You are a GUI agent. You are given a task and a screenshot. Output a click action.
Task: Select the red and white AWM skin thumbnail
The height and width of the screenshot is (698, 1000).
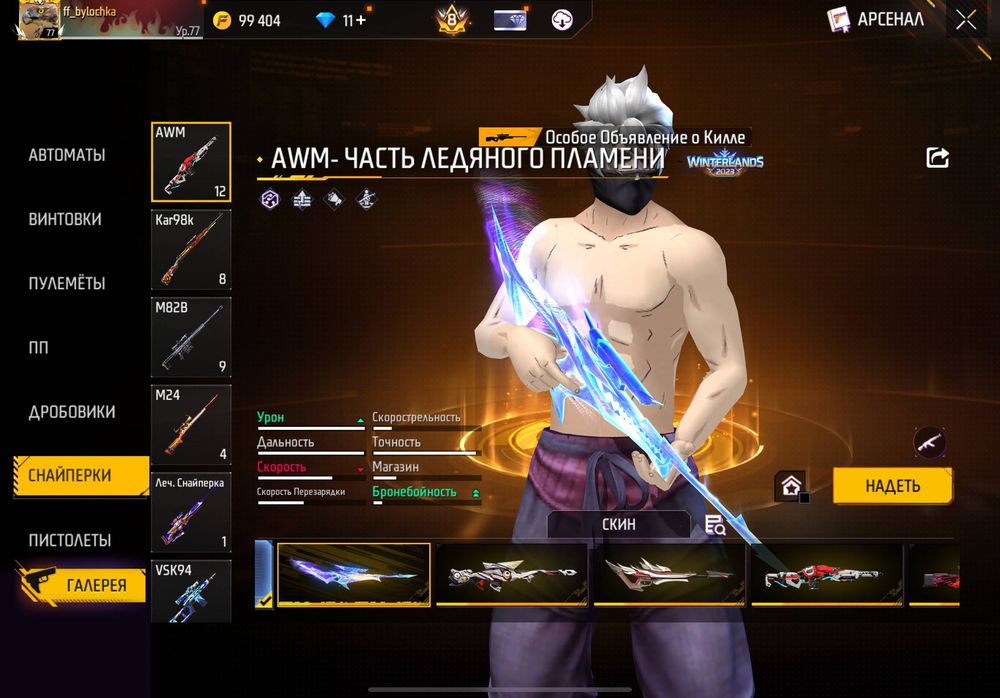pyautogui.click(x=827, y=574)
